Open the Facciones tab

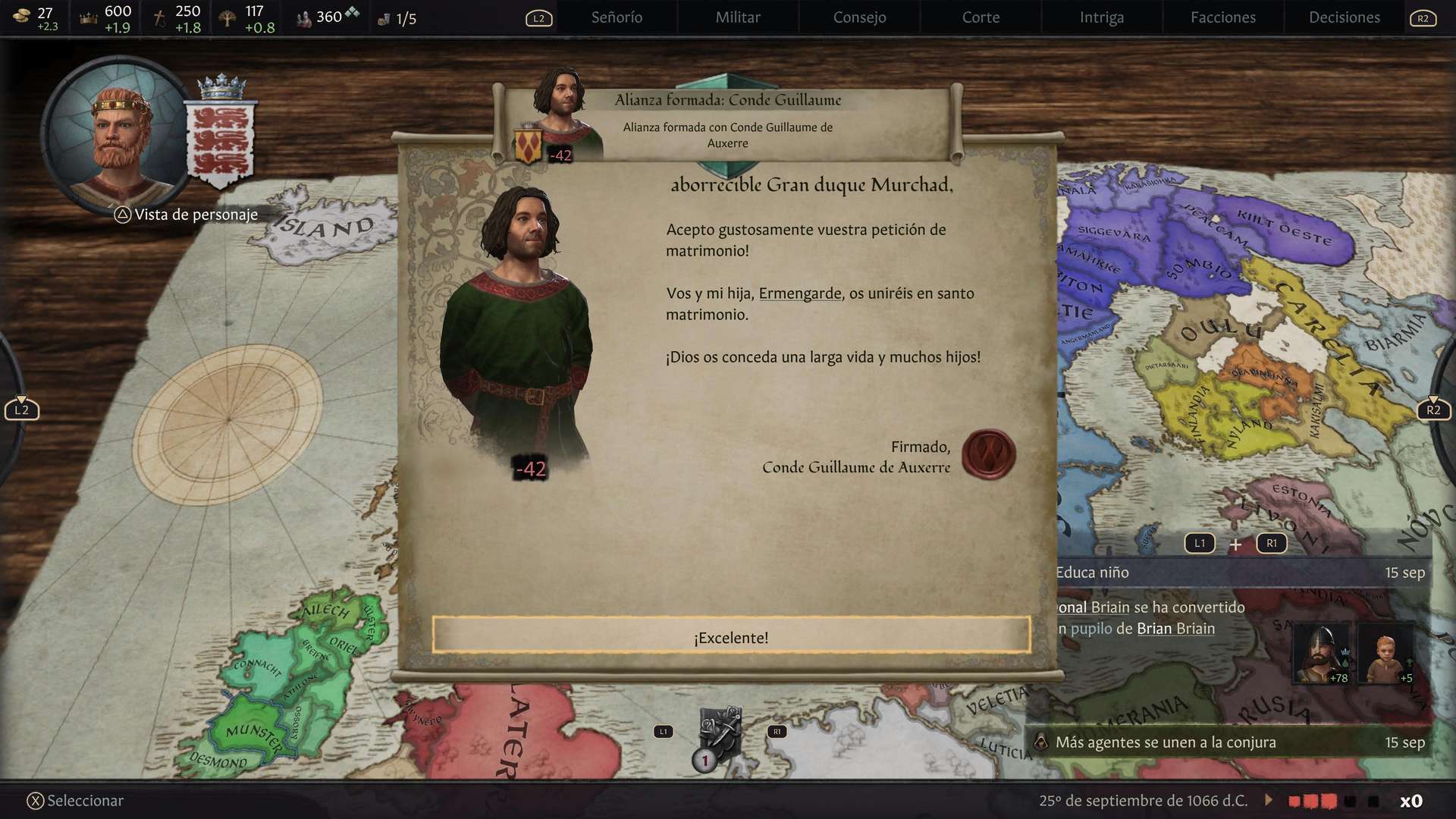click(1222, 17)
